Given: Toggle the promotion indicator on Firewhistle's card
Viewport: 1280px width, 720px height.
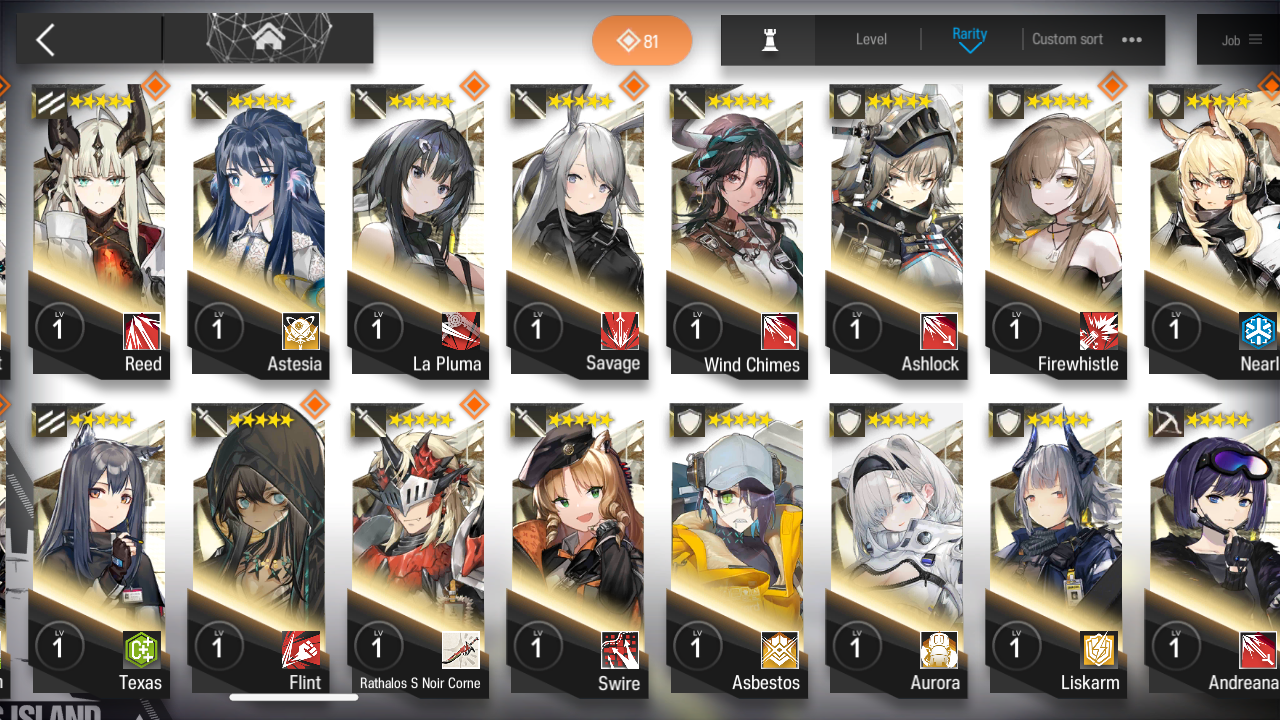Looking at the screenshot, I should pos(1111,86).
